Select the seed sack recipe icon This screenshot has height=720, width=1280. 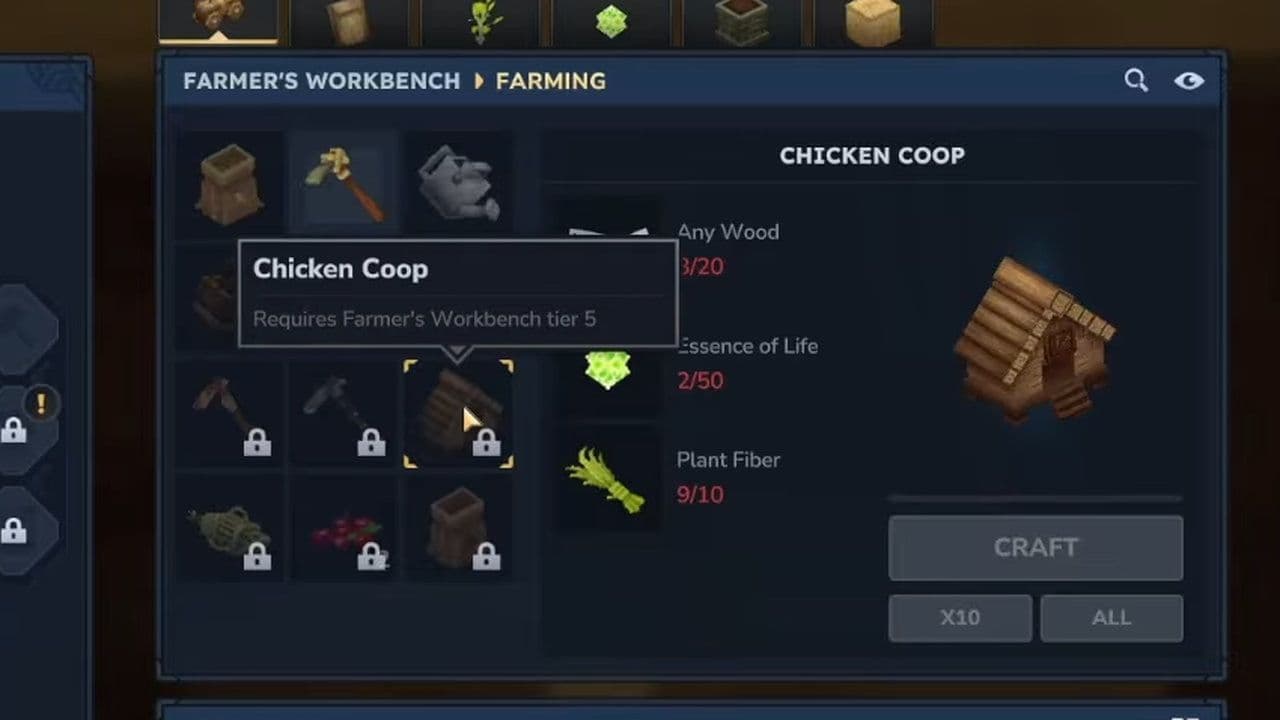point(229,181)
